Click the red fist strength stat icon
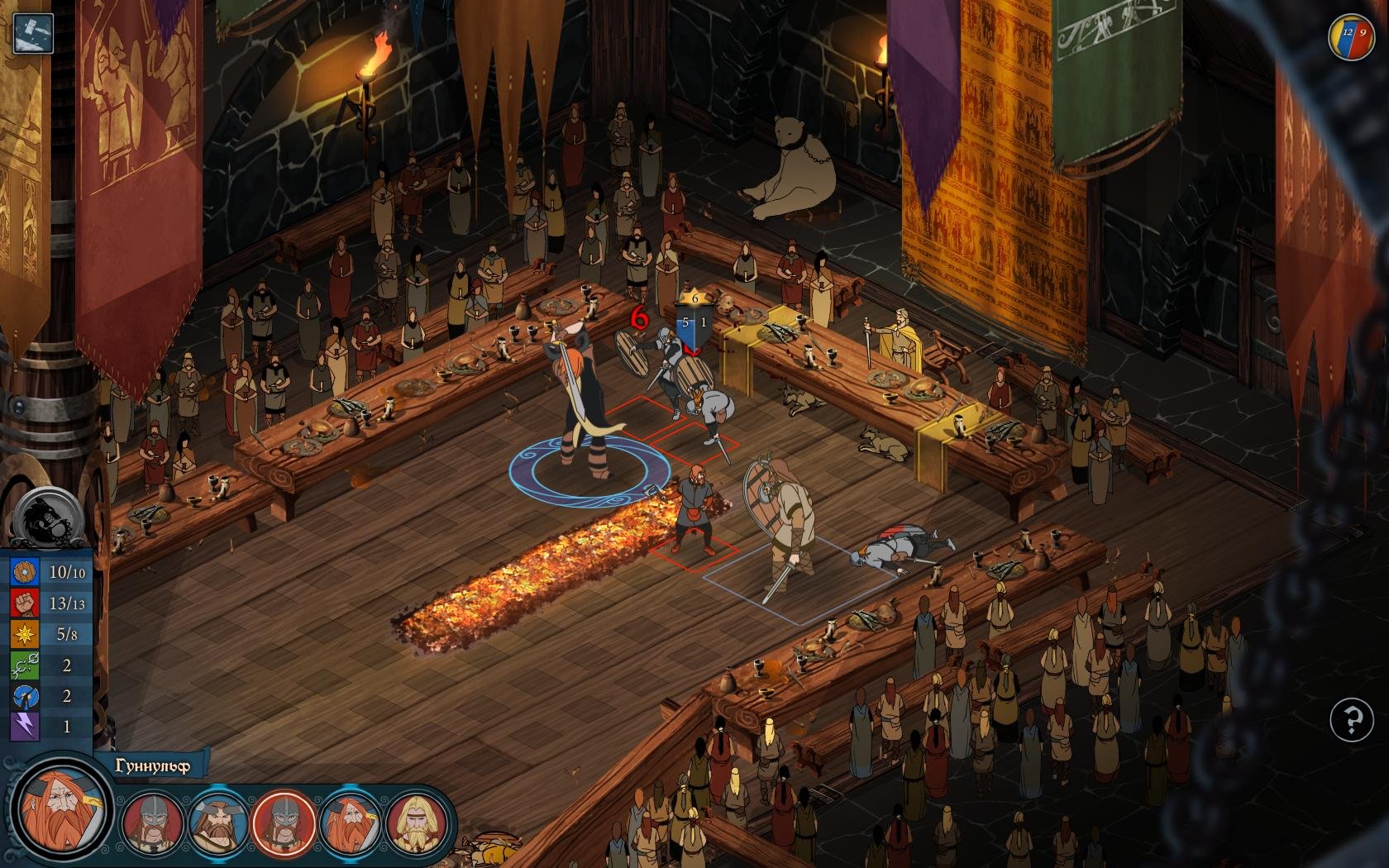The height and width of the screenshot is (868, 1389). (x=23, y=603)
